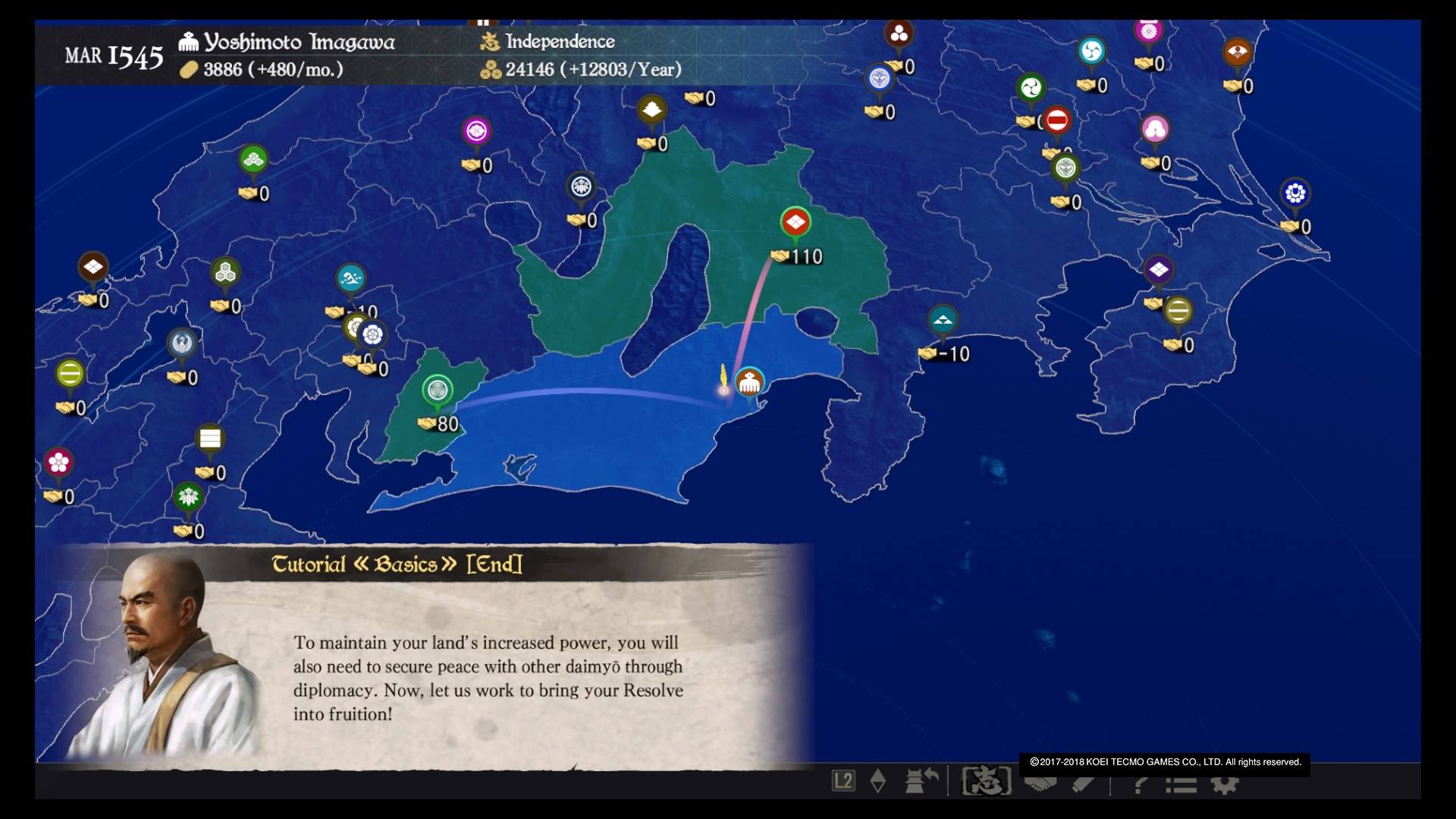
Task: Select the brown three-circle crest clan marker
Action: (899, 33)
